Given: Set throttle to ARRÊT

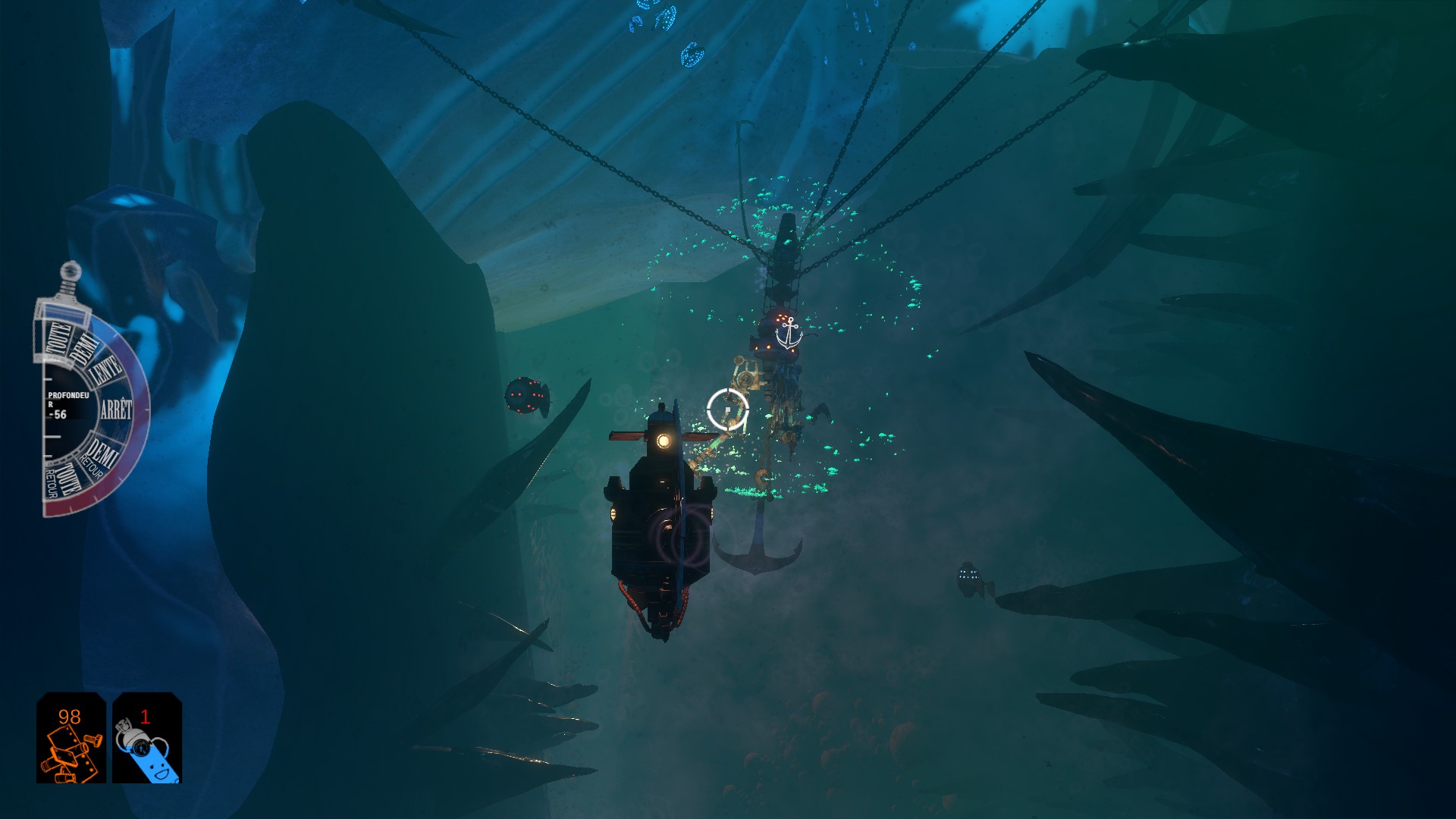Looking at the screenshot, I should (x=116, y=409).
